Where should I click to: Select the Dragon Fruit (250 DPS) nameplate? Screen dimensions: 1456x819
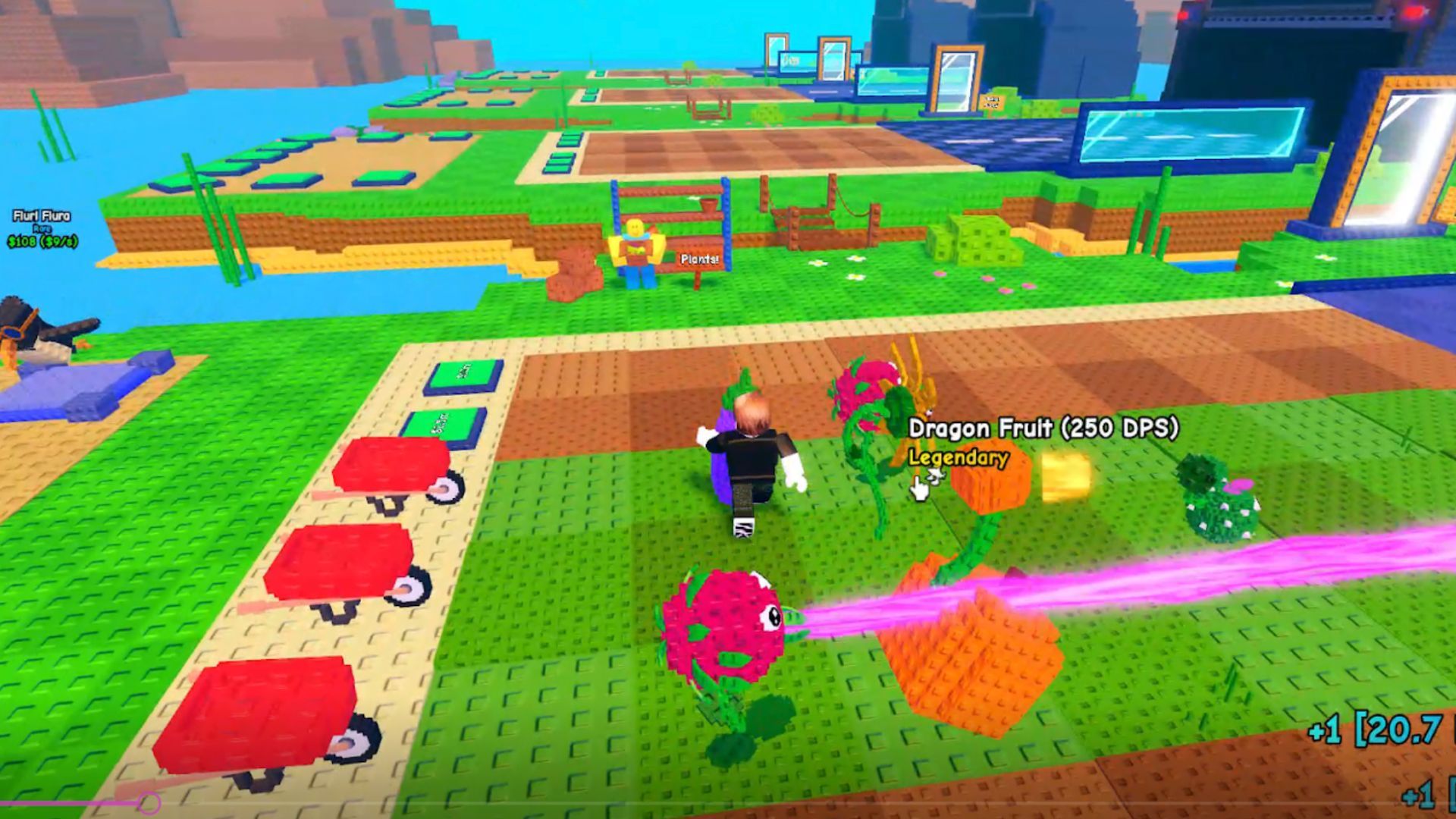(x=1045, y=428)
